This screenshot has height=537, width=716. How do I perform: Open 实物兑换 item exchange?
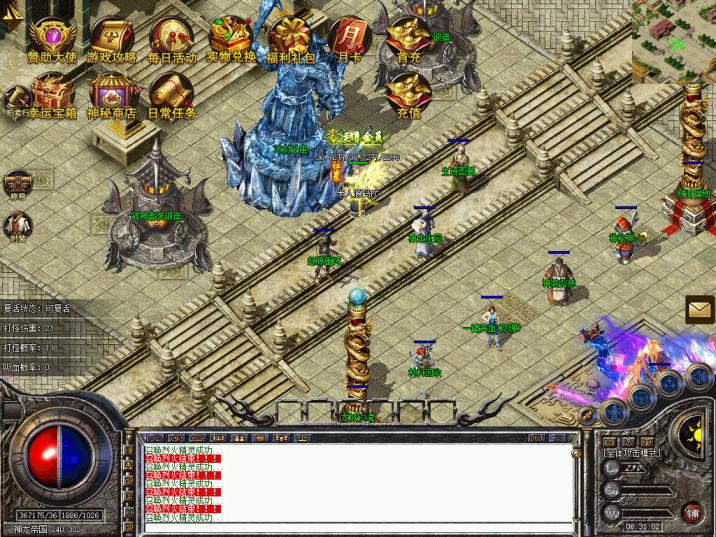(x=232, y=38)
